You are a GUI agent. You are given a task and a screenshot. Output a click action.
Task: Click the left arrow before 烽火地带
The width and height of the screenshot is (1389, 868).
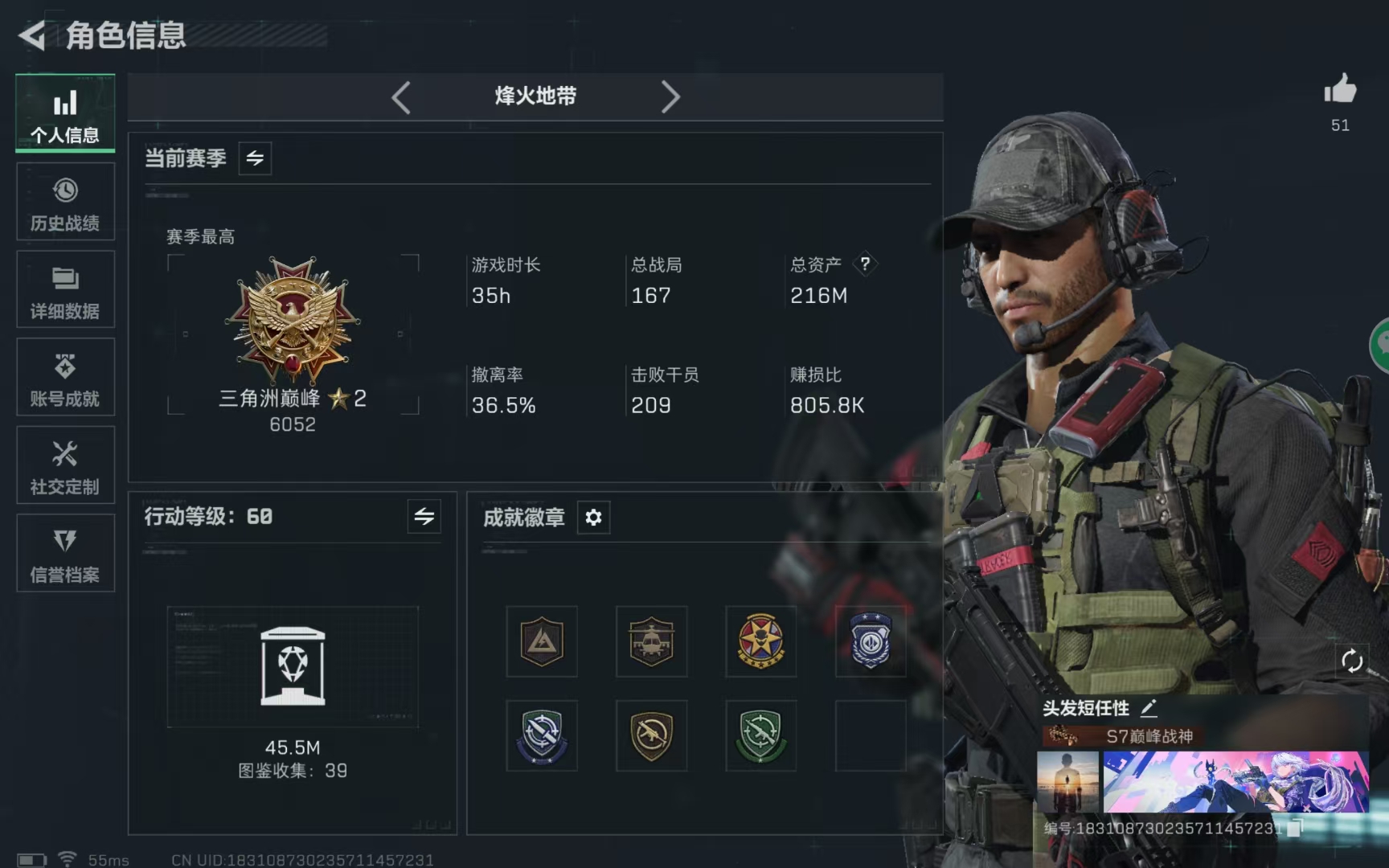click(401, 96)
